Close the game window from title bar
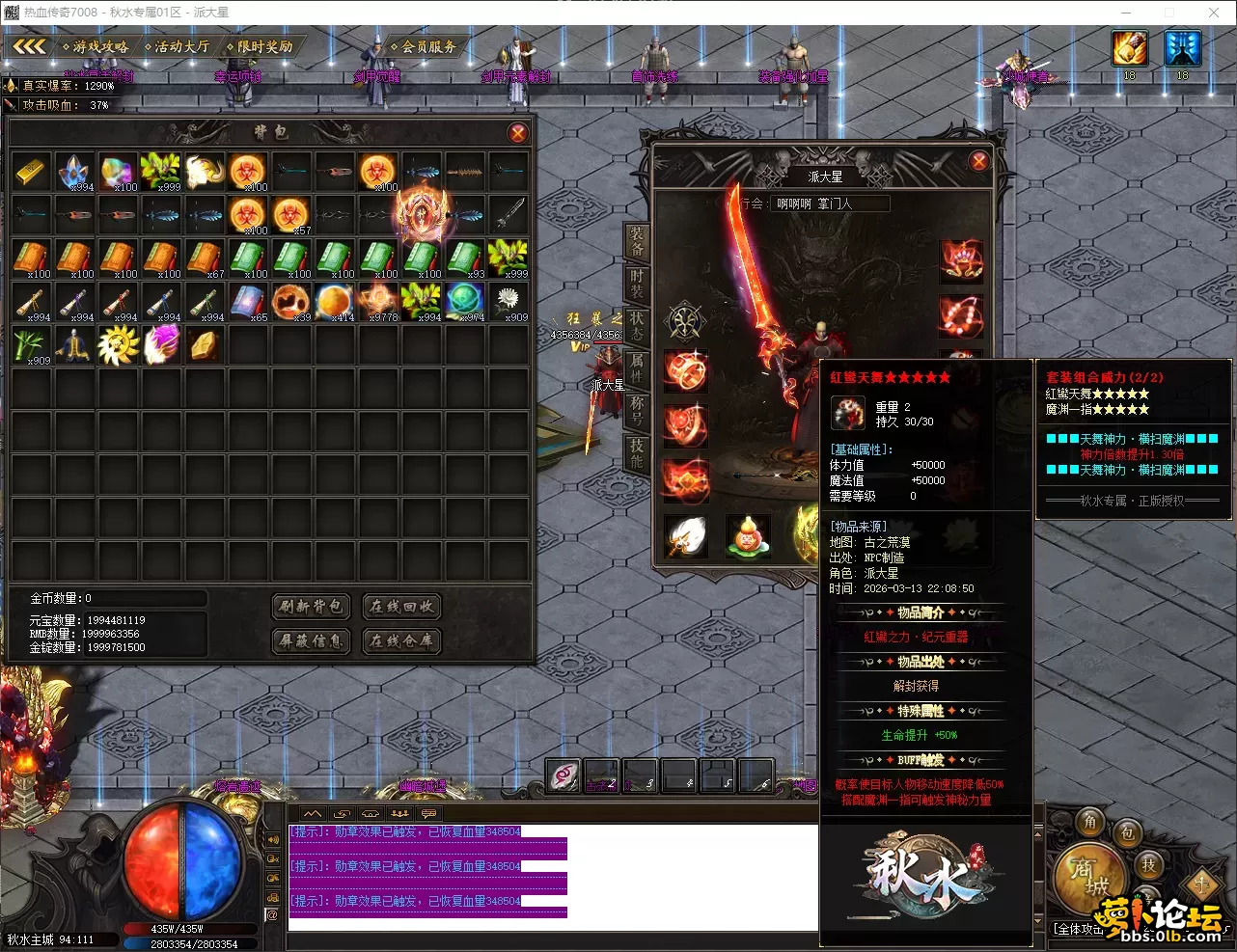1237x952 pixels. click(x=1214, y=13)
